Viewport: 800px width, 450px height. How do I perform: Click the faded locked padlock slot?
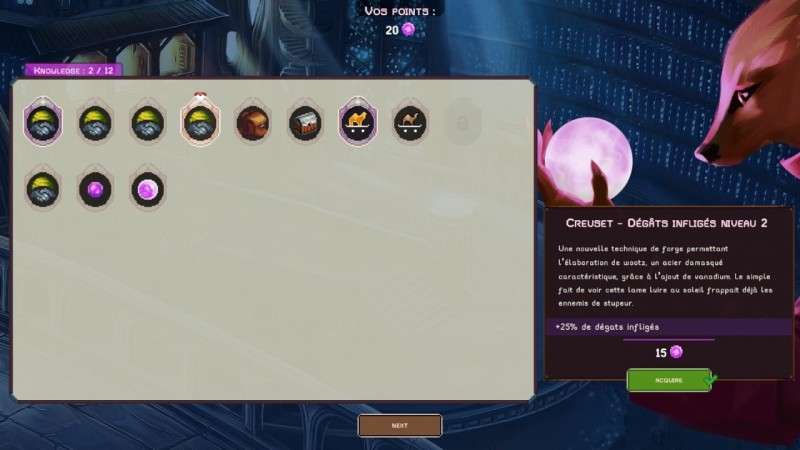[x=462, y=123]
